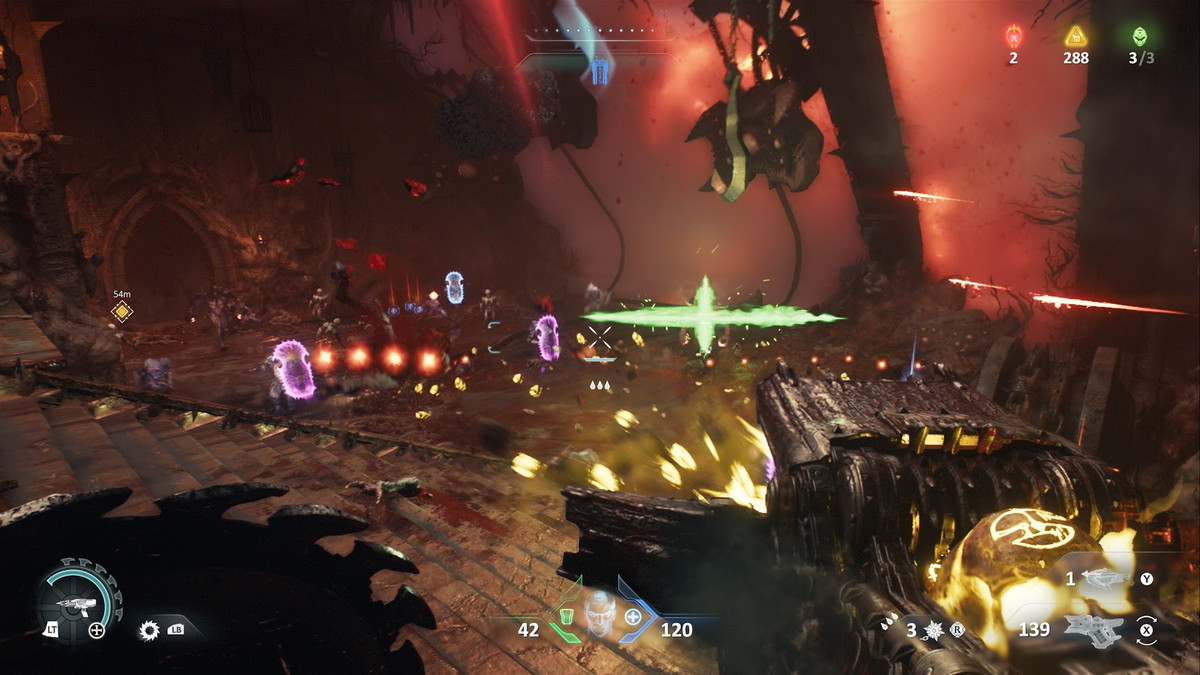
Task: Choose the spiked melee flail icon
Action: 935,630
